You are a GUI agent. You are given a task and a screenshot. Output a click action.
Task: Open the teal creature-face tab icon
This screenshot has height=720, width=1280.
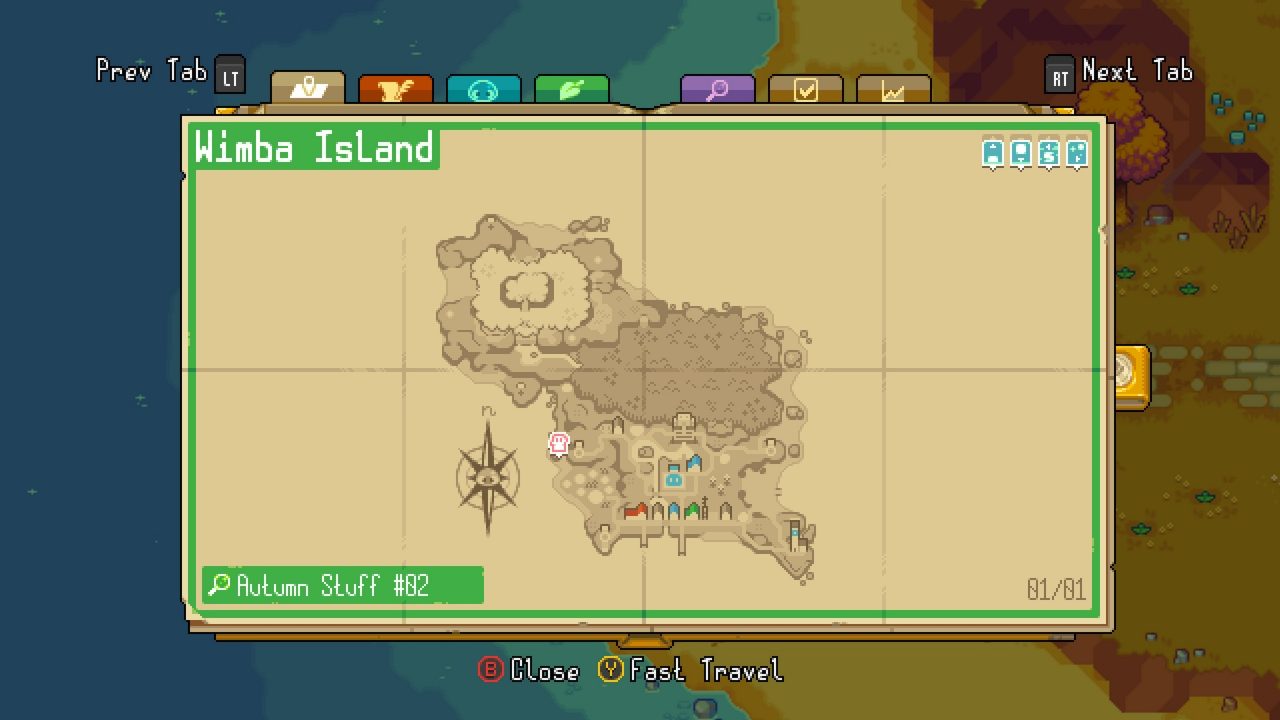(483, 88)
